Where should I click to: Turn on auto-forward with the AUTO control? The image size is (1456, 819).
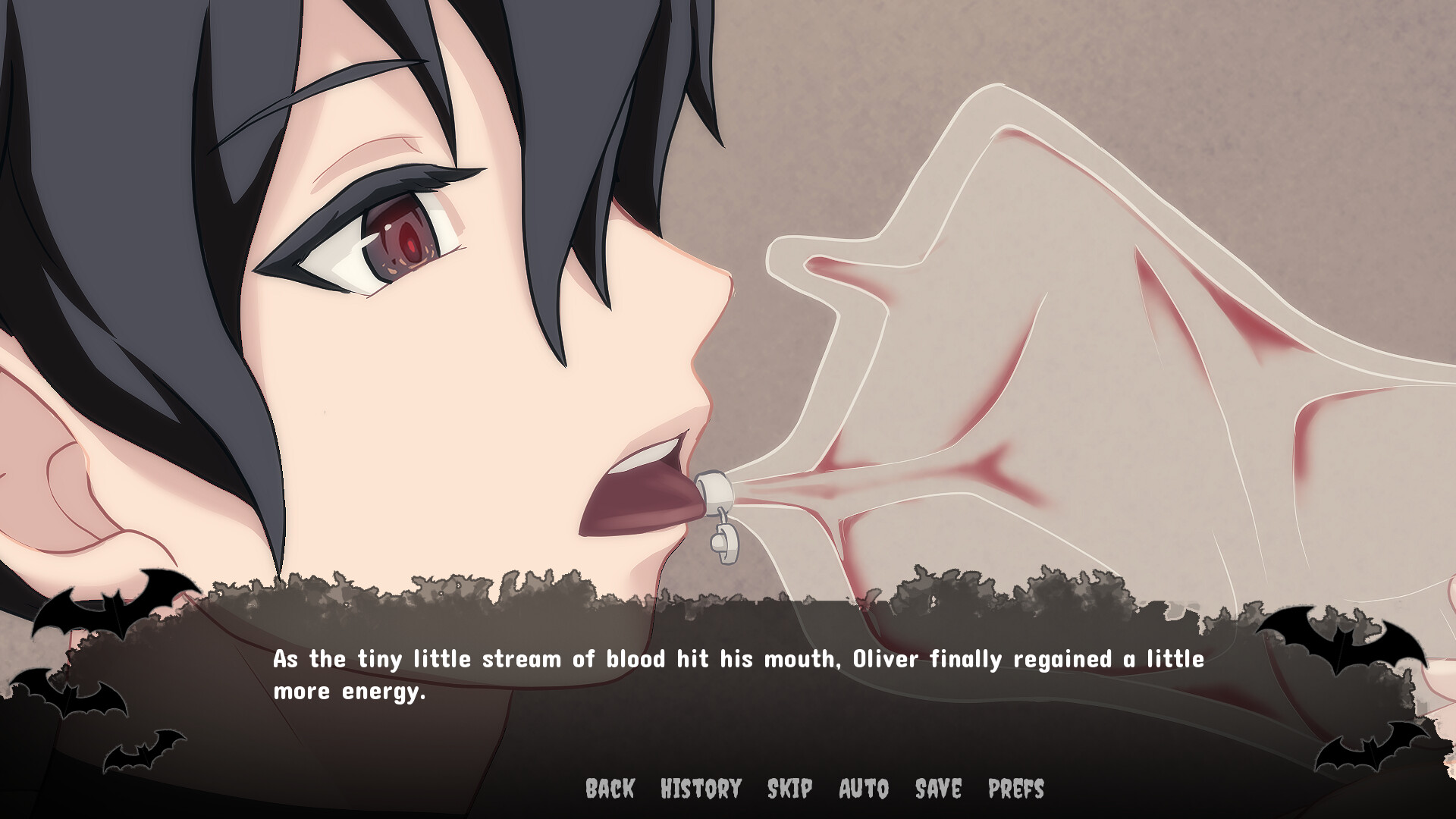862,789
